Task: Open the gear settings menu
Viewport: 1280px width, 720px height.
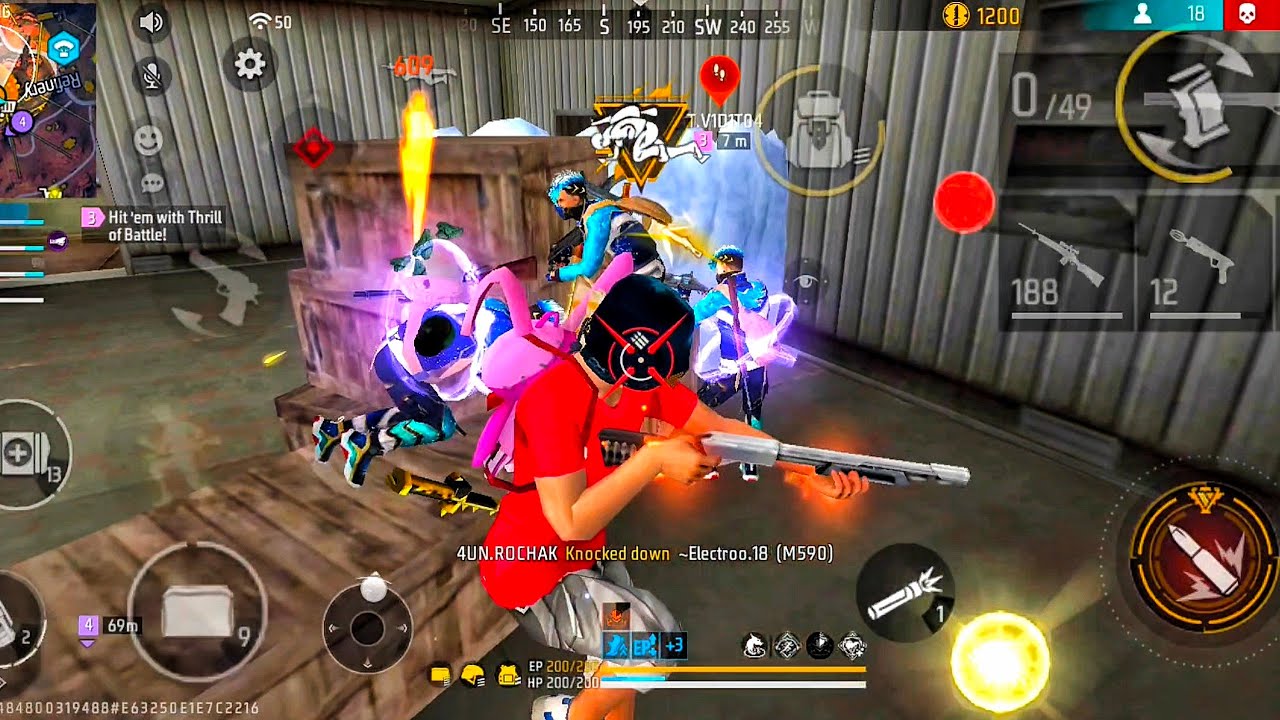Action: pyautogui.click(x=249, y=65)
